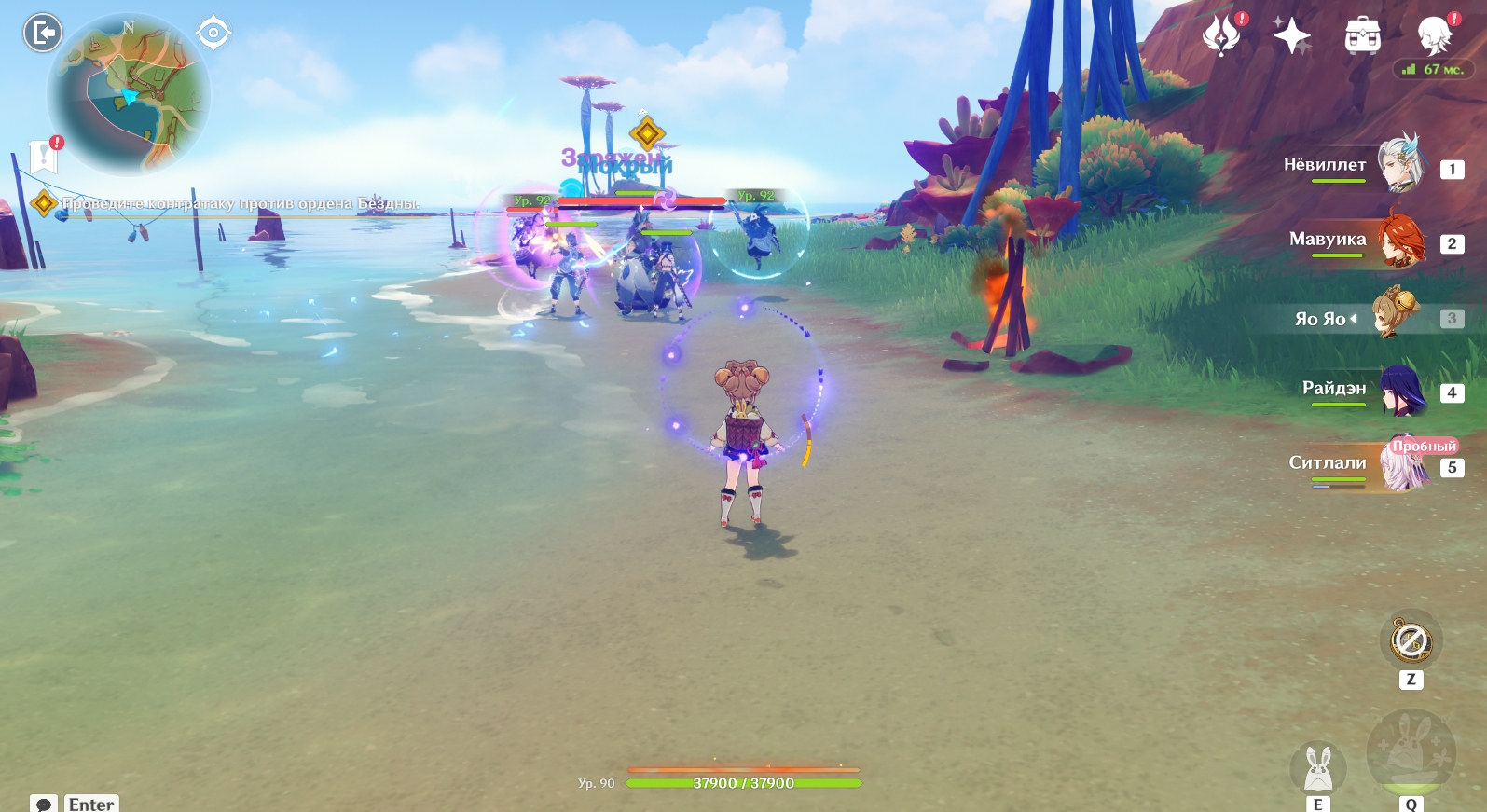Activate the rabbit elemental skill

point(1317,769)
